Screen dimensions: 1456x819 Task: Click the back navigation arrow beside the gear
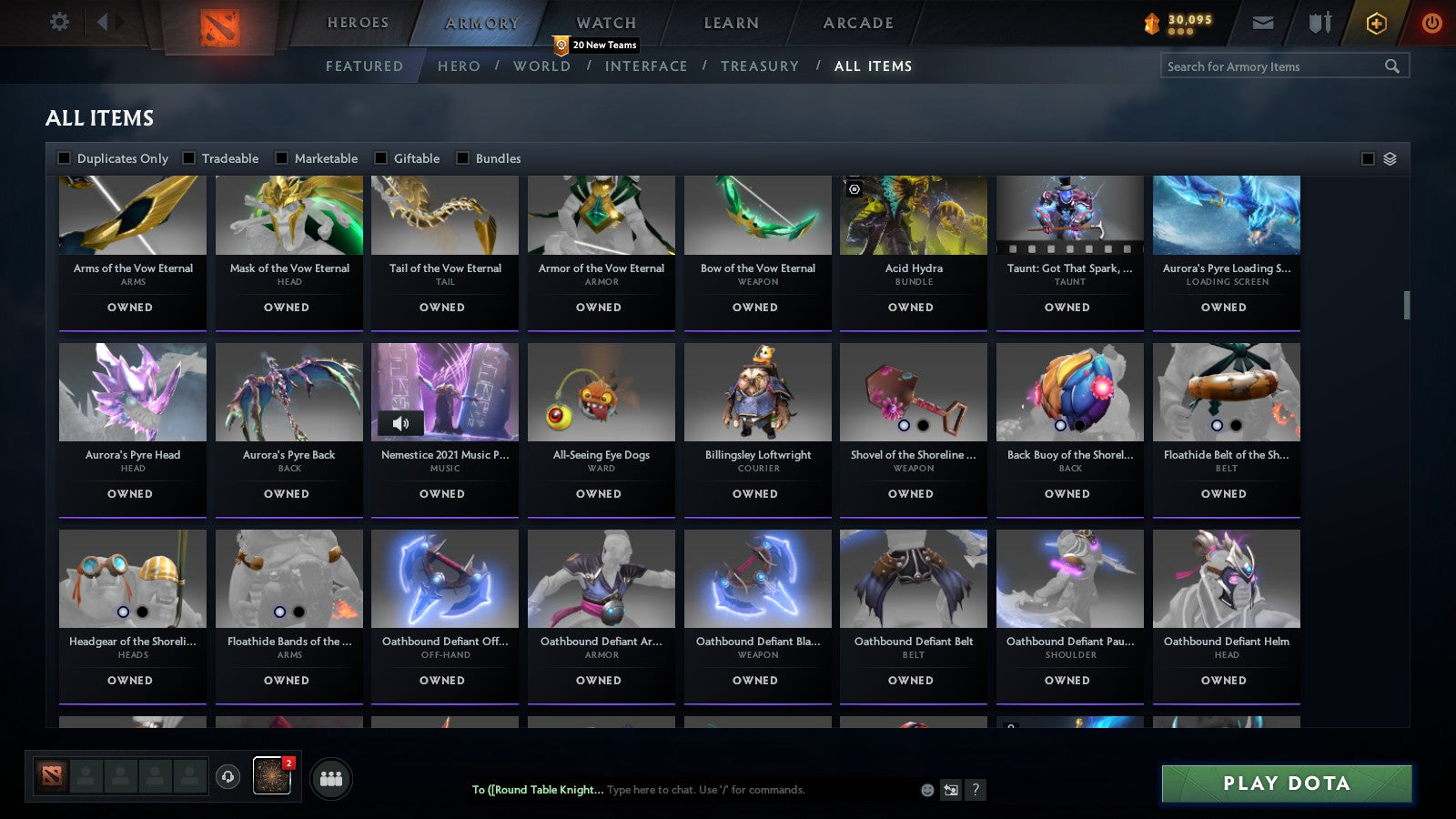[103, 20]
